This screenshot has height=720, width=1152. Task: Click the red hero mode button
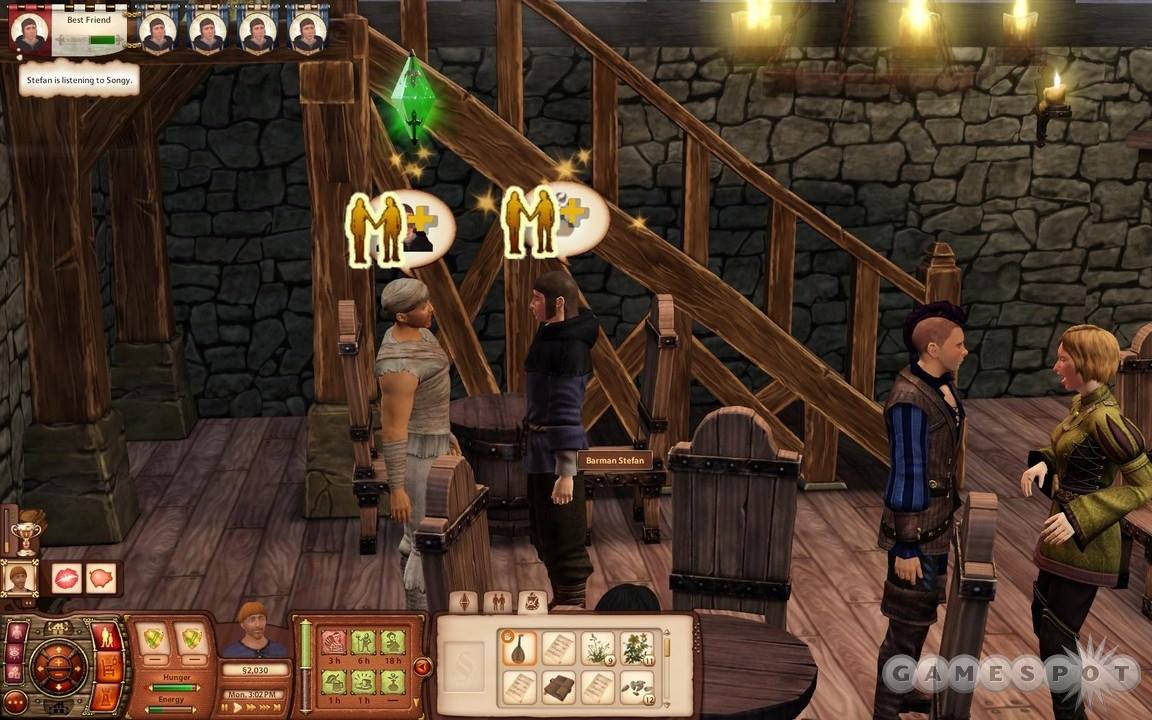pos(105,637)
